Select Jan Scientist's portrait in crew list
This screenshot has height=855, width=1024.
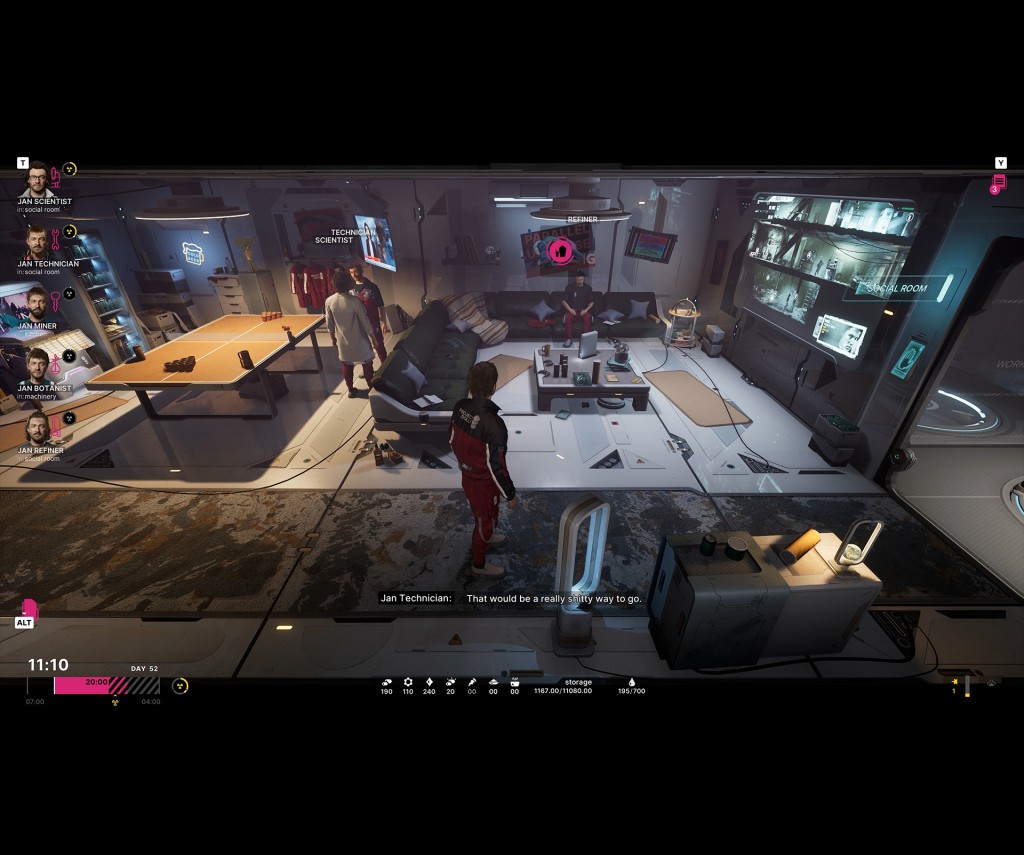37,180
